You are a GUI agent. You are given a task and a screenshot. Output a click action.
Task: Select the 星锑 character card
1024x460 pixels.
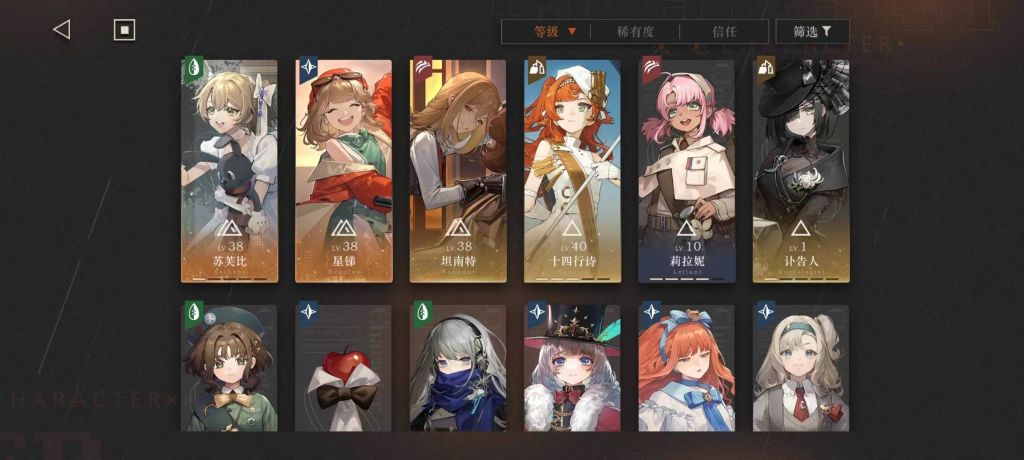click(x=343, y=170)
